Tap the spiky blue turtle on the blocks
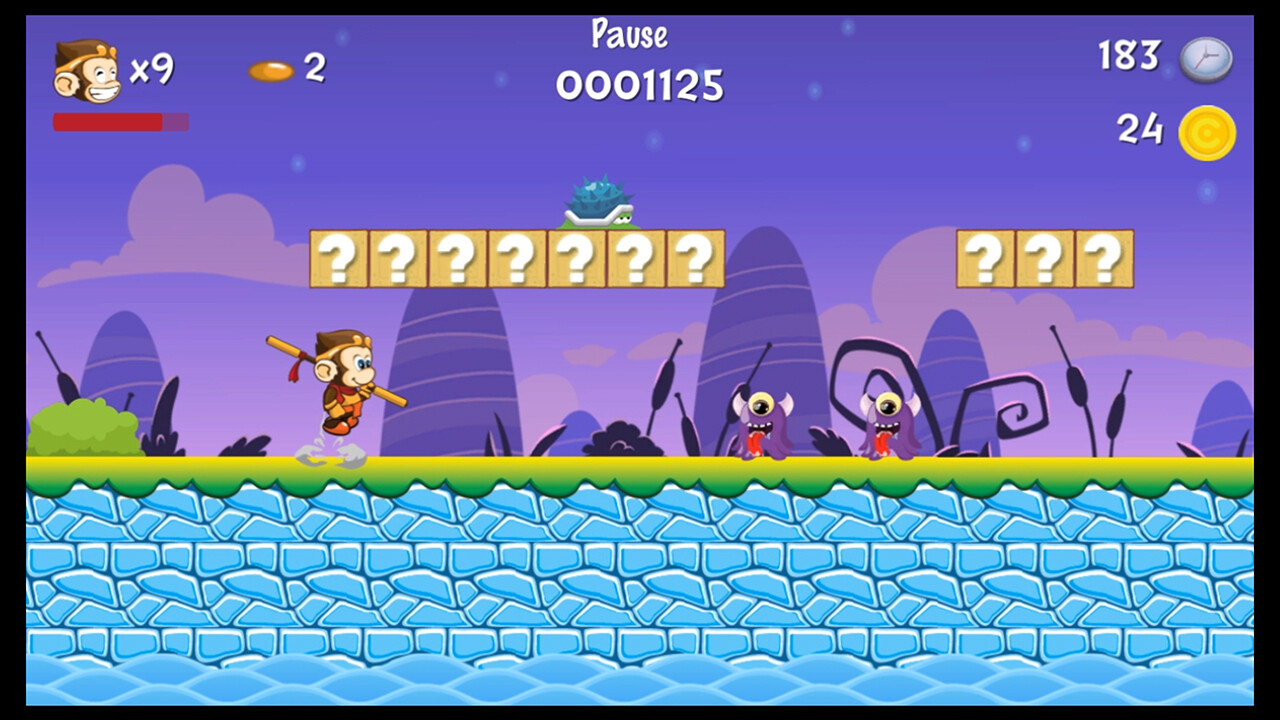This screenshot has height=720, width=1280. tap(600, 198)
